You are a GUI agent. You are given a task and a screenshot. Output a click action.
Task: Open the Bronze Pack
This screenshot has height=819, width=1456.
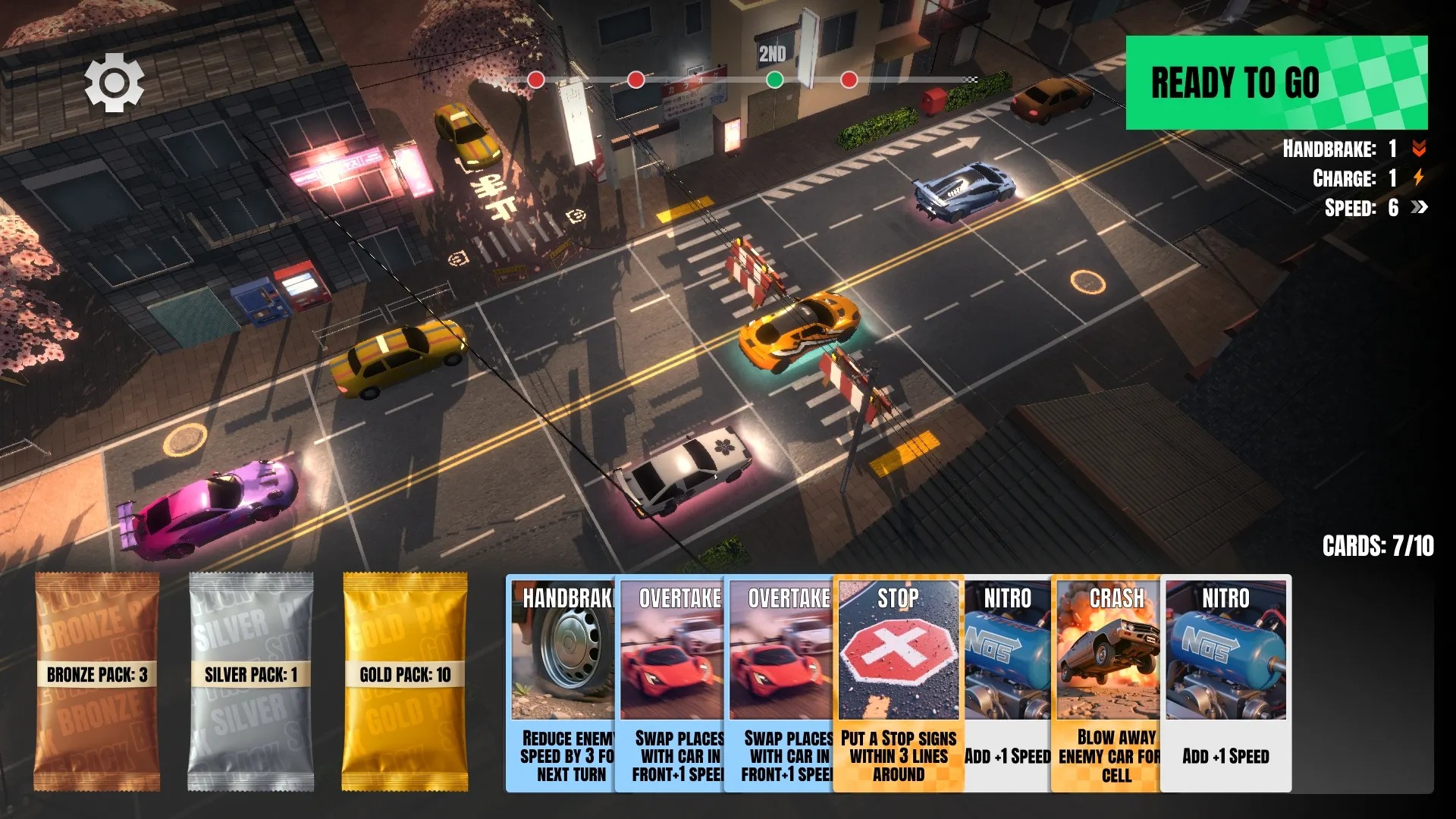pyautogui.click(x=96, y=682)
